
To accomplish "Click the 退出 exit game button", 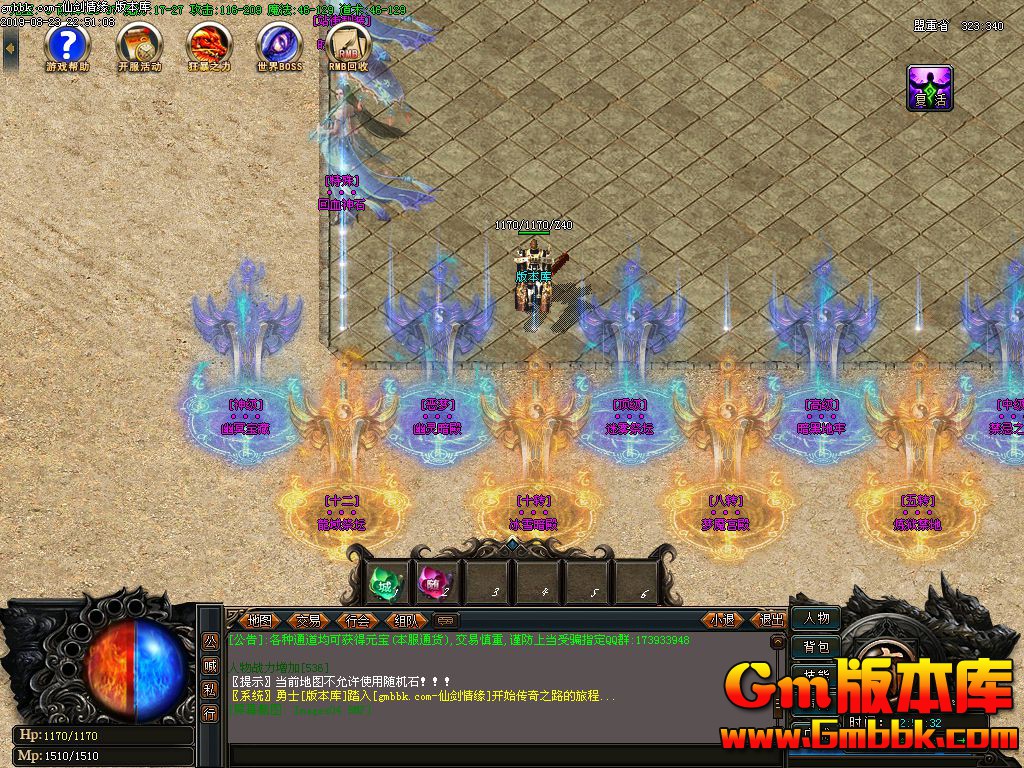I will (771, 620).
